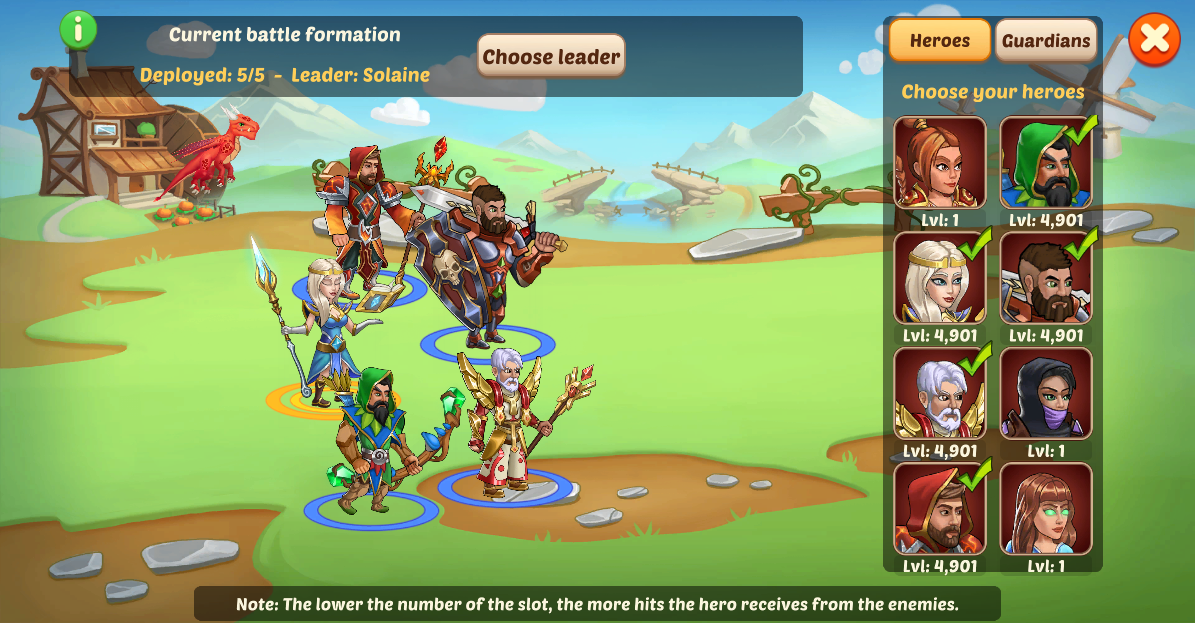Screen dimensions: 1195x623
Task: Choose the purple-masked assassin hero portrait
Action: point(1046,393)
